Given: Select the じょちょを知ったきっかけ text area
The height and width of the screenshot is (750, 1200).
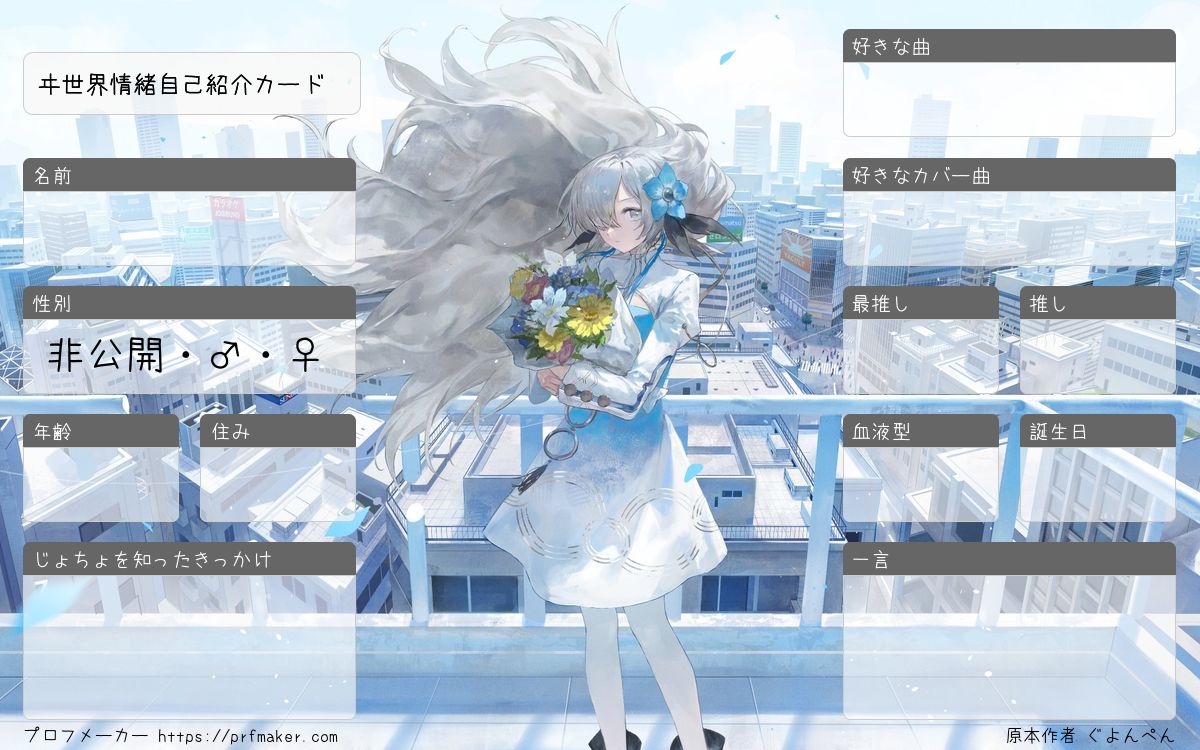Looking at the screenshot, I should pos(189,646).
